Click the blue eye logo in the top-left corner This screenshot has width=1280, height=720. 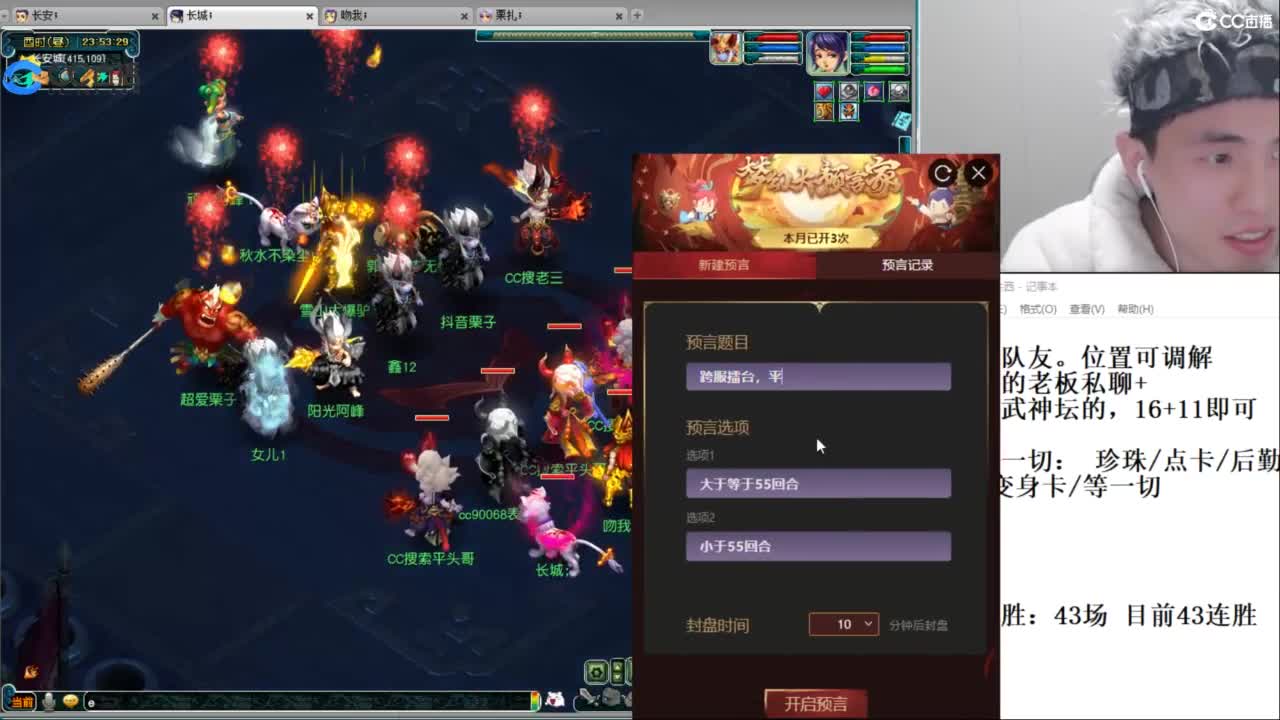click(22, 76)
